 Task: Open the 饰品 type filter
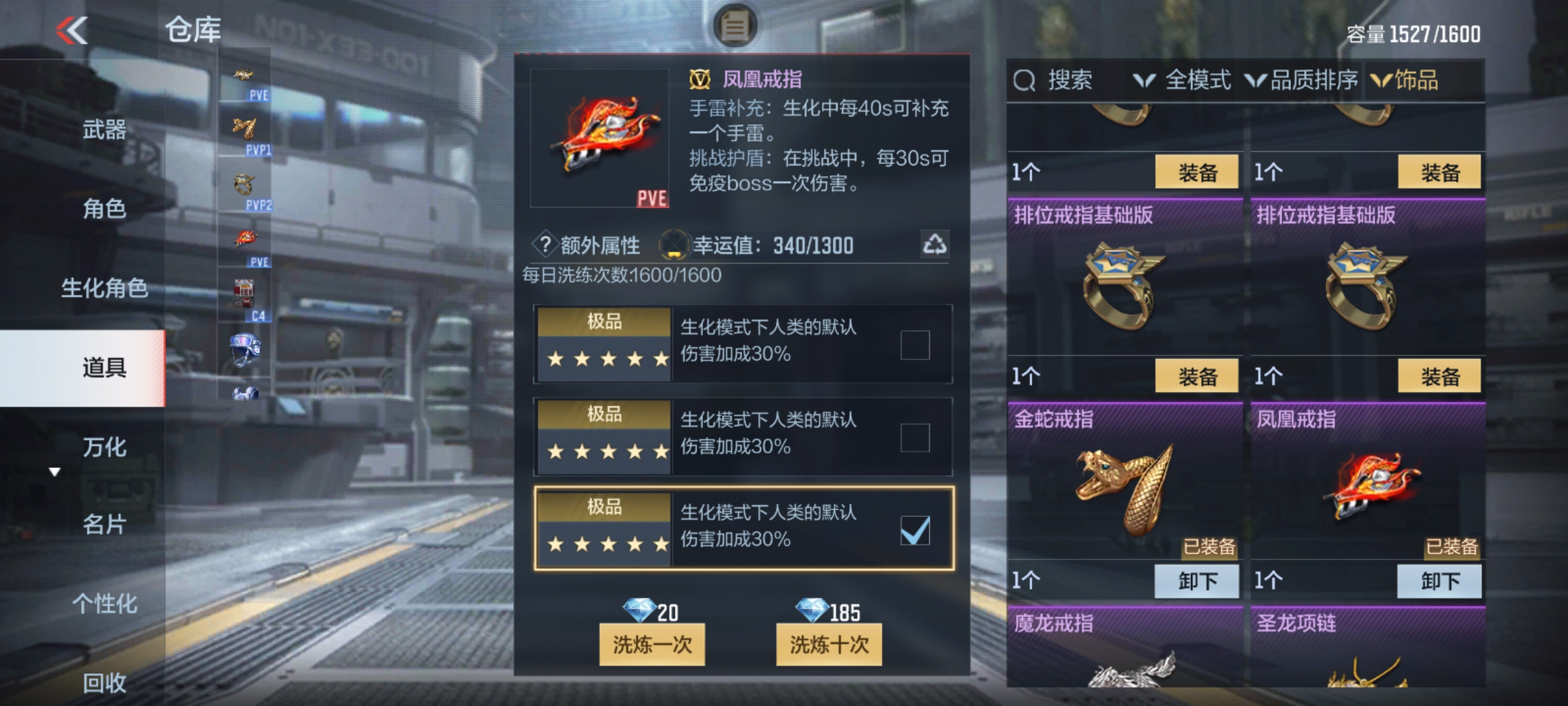pyautogui.click(x=1405, y=80)
